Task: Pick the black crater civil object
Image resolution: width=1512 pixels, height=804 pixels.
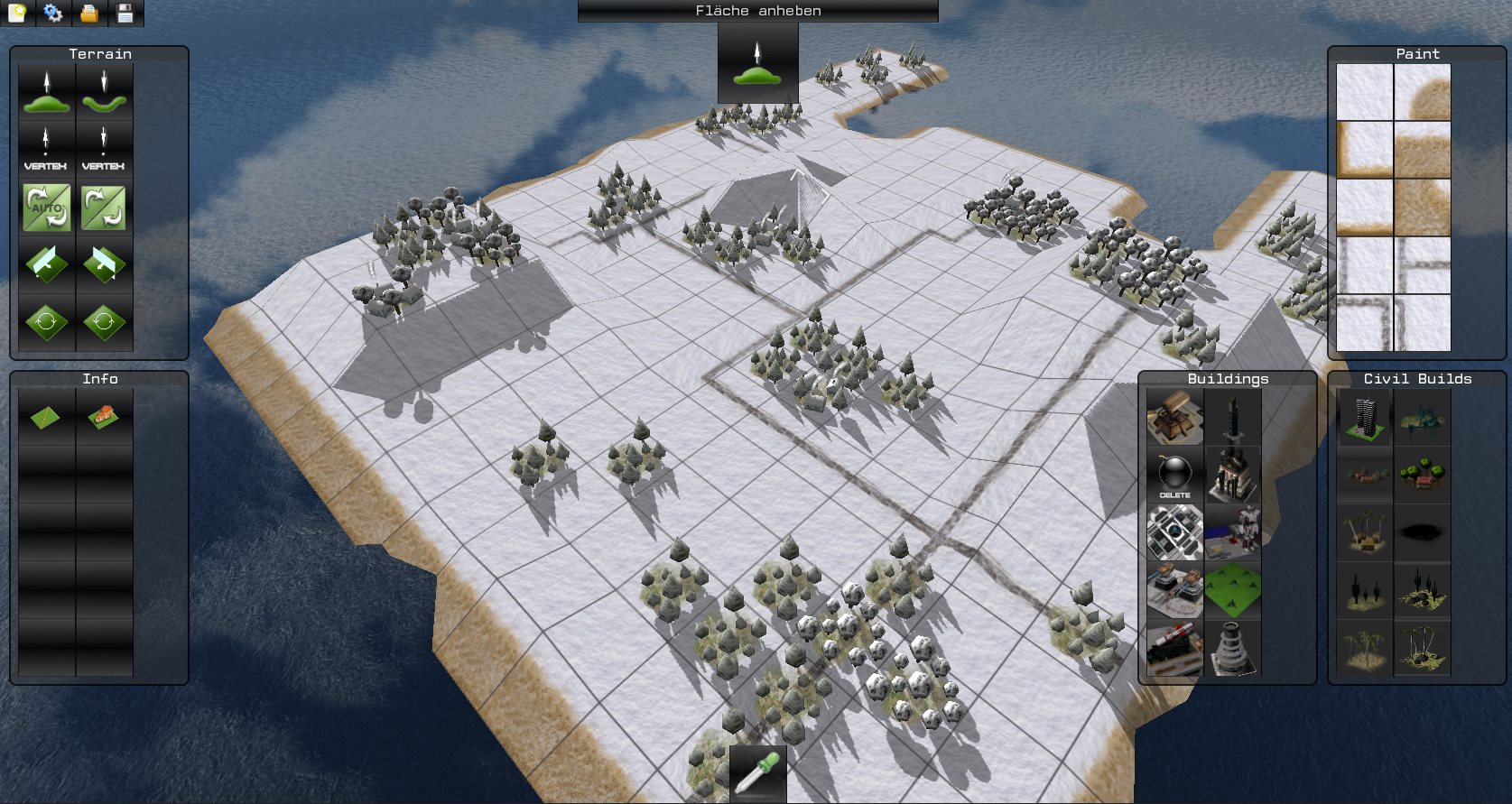Action: click(1422, 532)
